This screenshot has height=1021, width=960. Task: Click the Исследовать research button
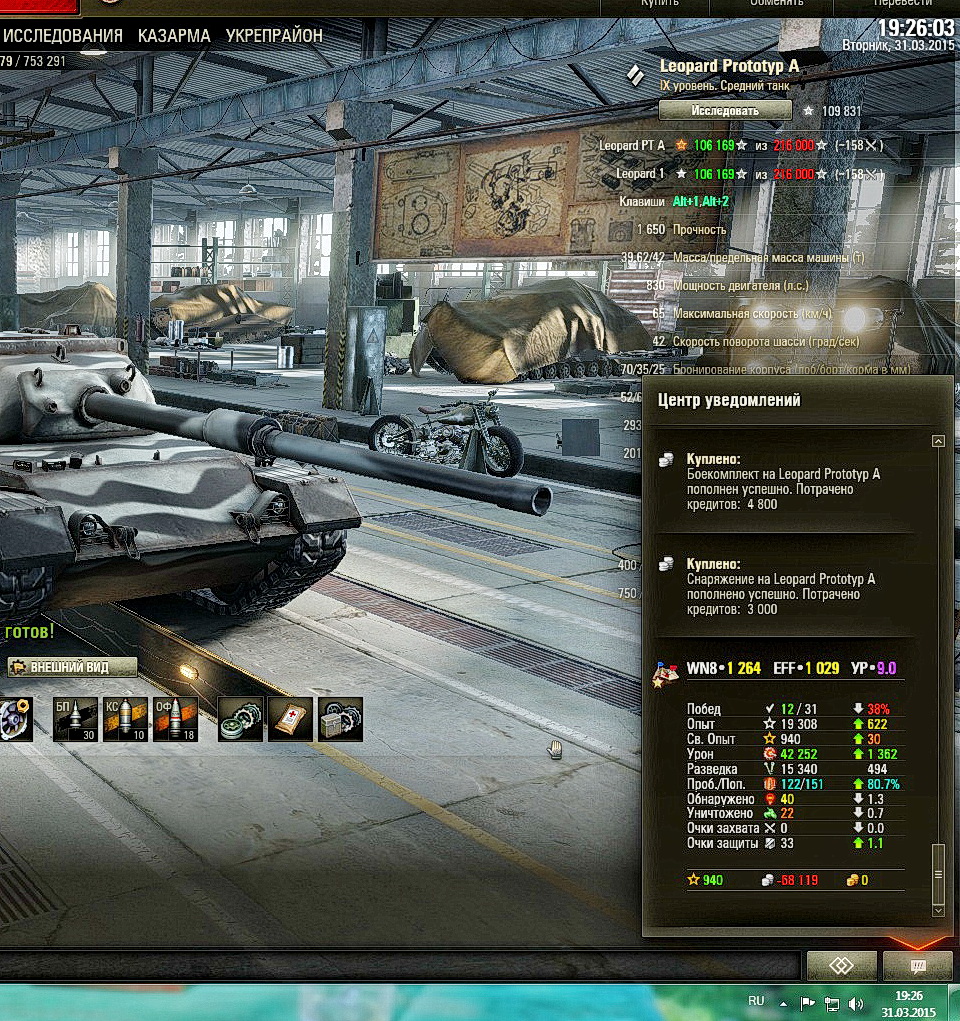(x=725, y=111)
